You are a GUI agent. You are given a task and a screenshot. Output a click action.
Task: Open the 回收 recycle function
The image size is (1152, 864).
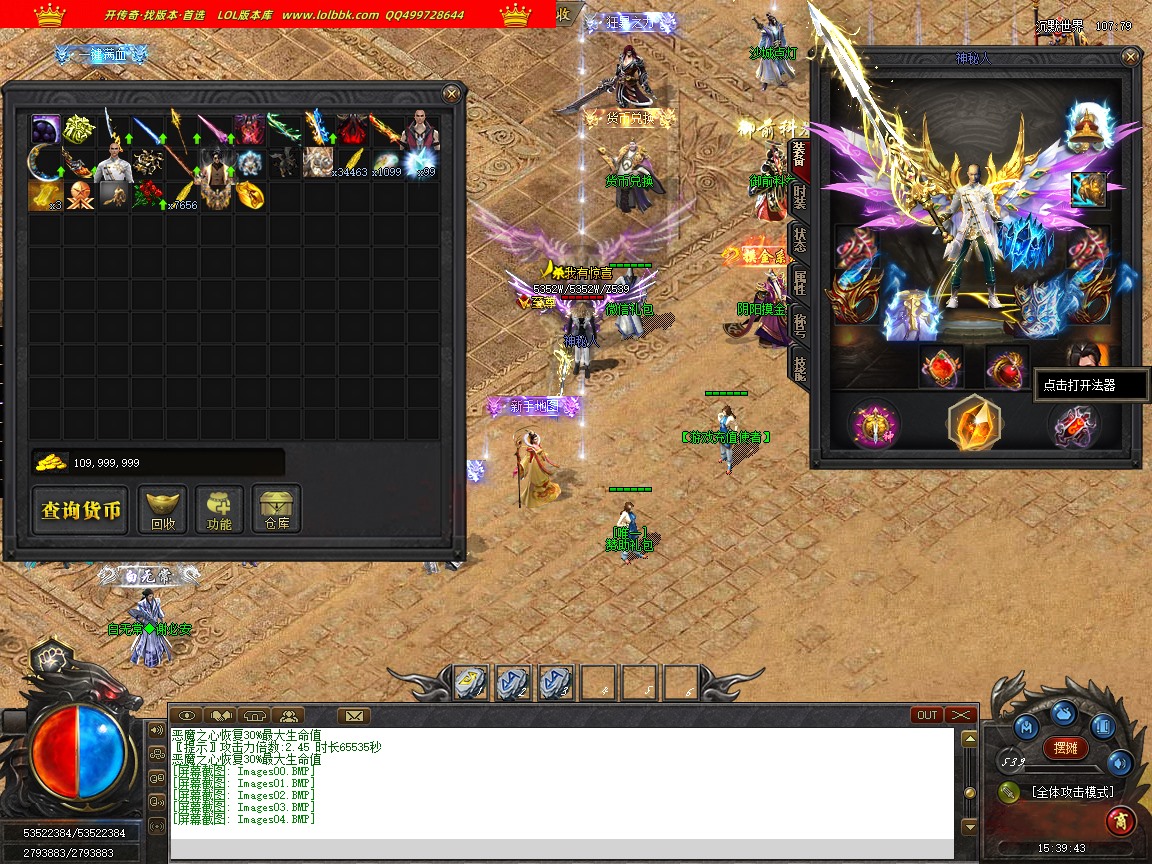point(162,510)
